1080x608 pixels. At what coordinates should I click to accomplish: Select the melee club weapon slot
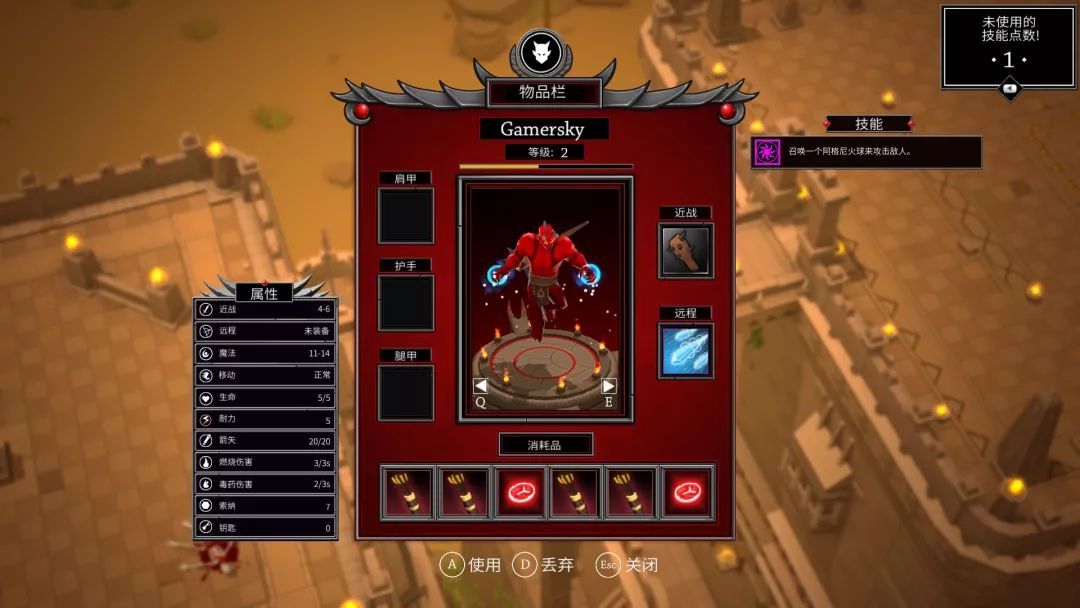tap(686, 250)
